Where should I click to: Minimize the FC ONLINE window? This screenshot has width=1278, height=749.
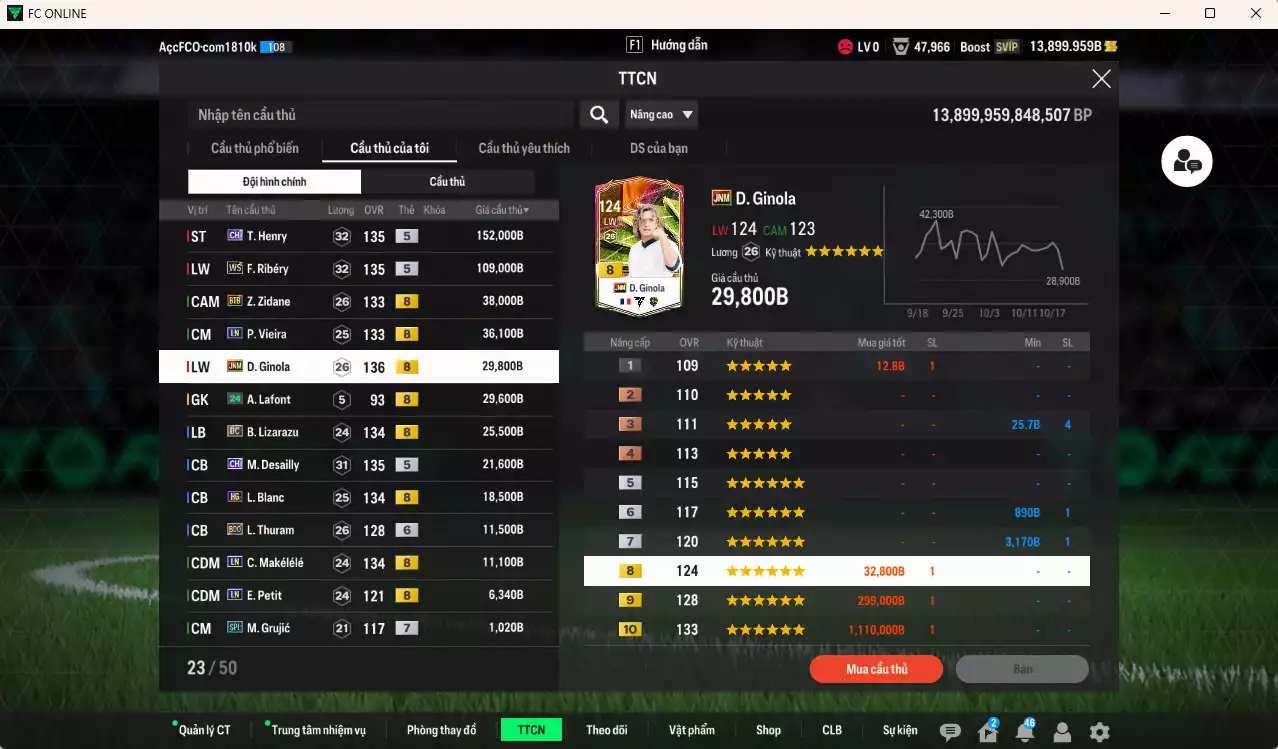[1165, 13]
